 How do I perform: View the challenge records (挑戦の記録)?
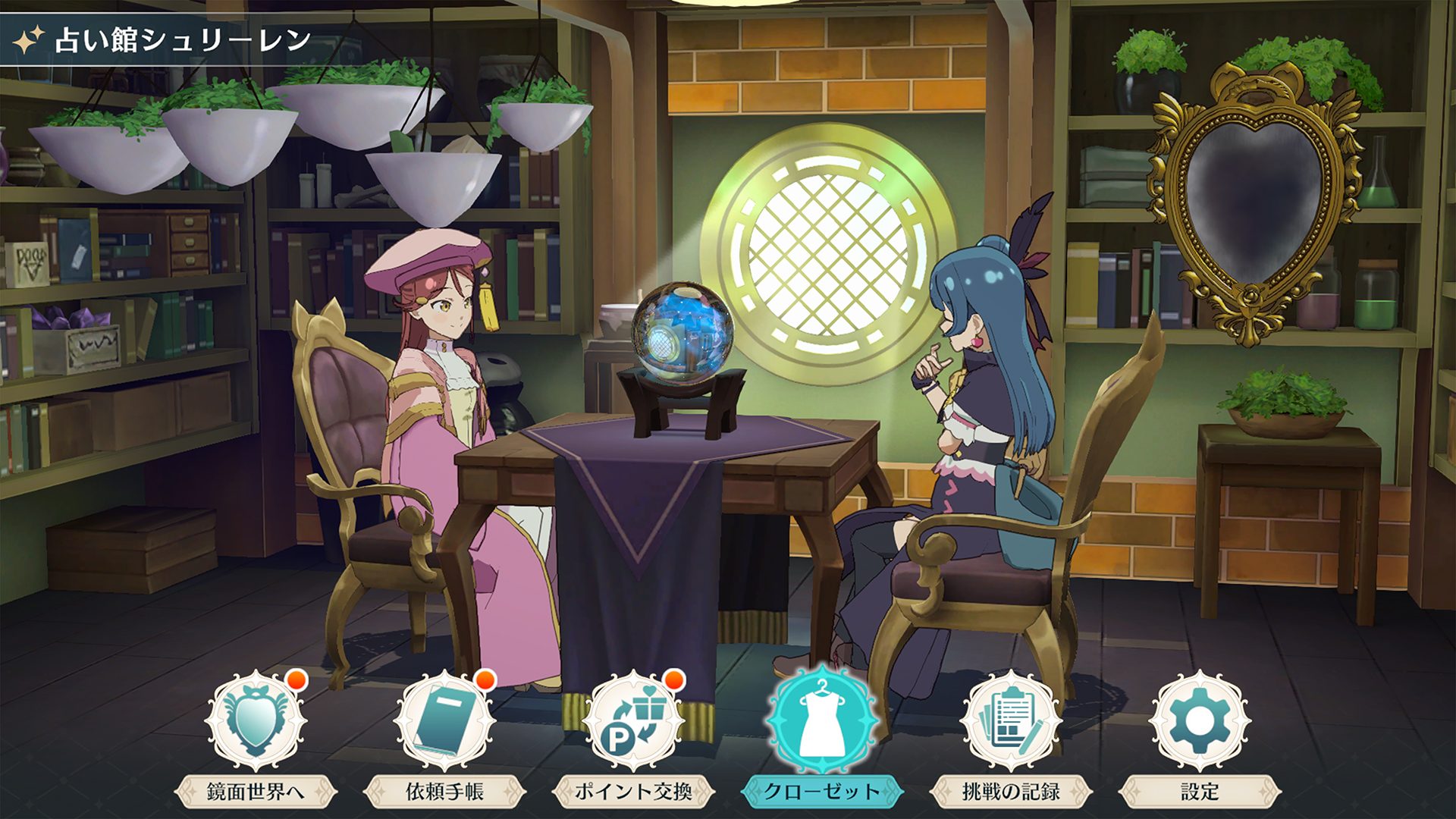(1011, 723)
